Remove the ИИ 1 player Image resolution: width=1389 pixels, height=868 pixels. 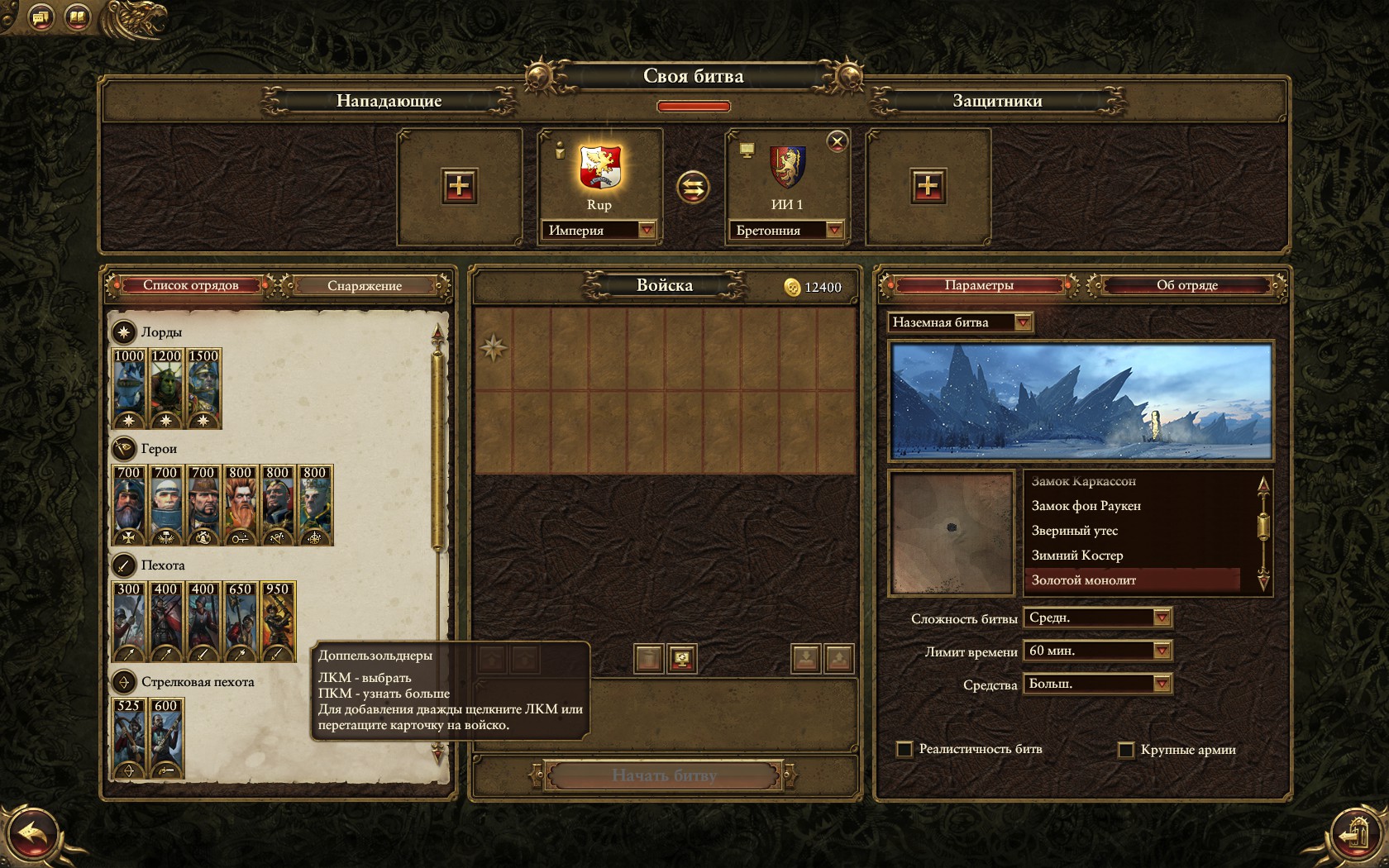(838, 141)
